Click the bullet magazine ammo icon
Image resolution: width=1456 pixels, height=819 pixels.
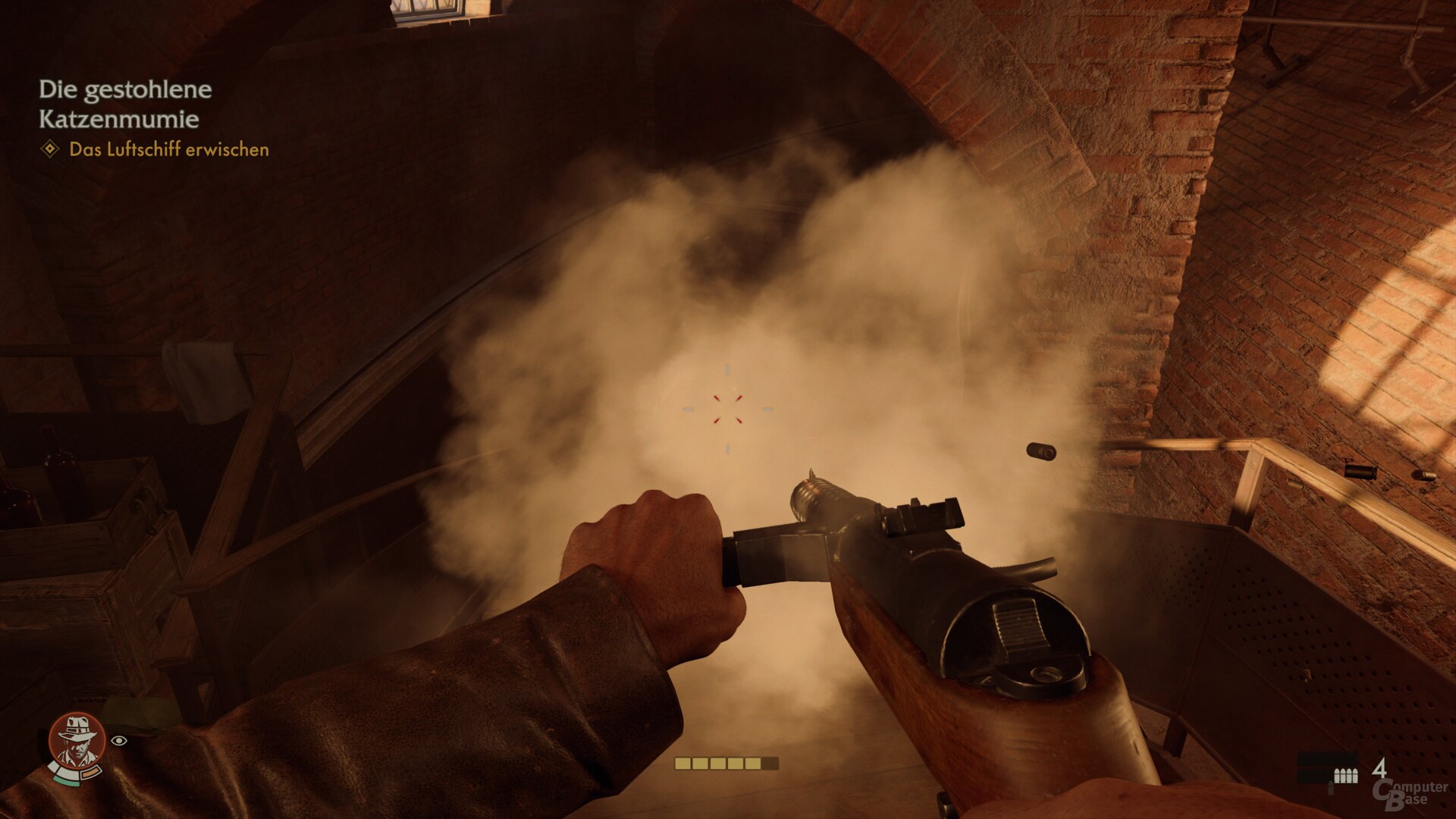coord(1345,775)
